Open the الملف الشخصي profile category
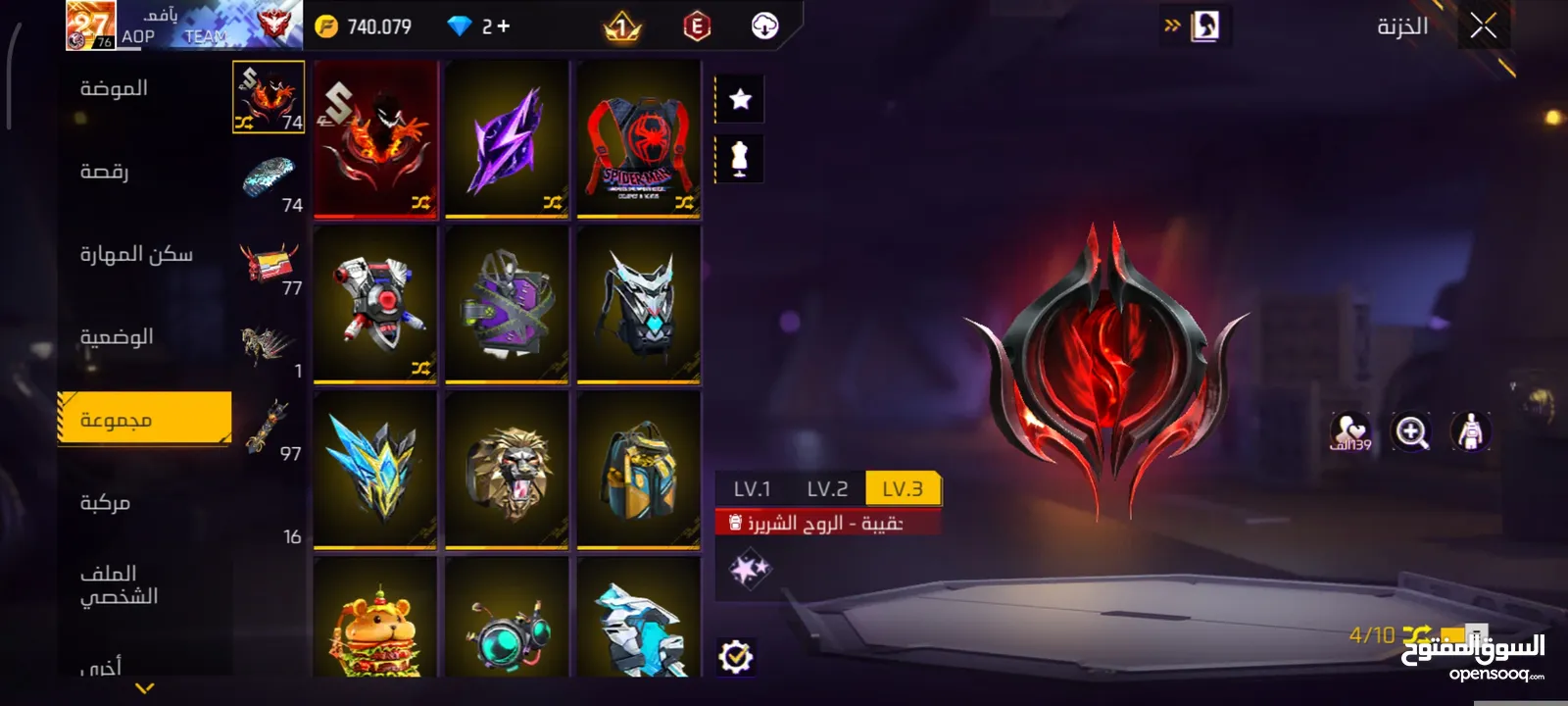 119,585
